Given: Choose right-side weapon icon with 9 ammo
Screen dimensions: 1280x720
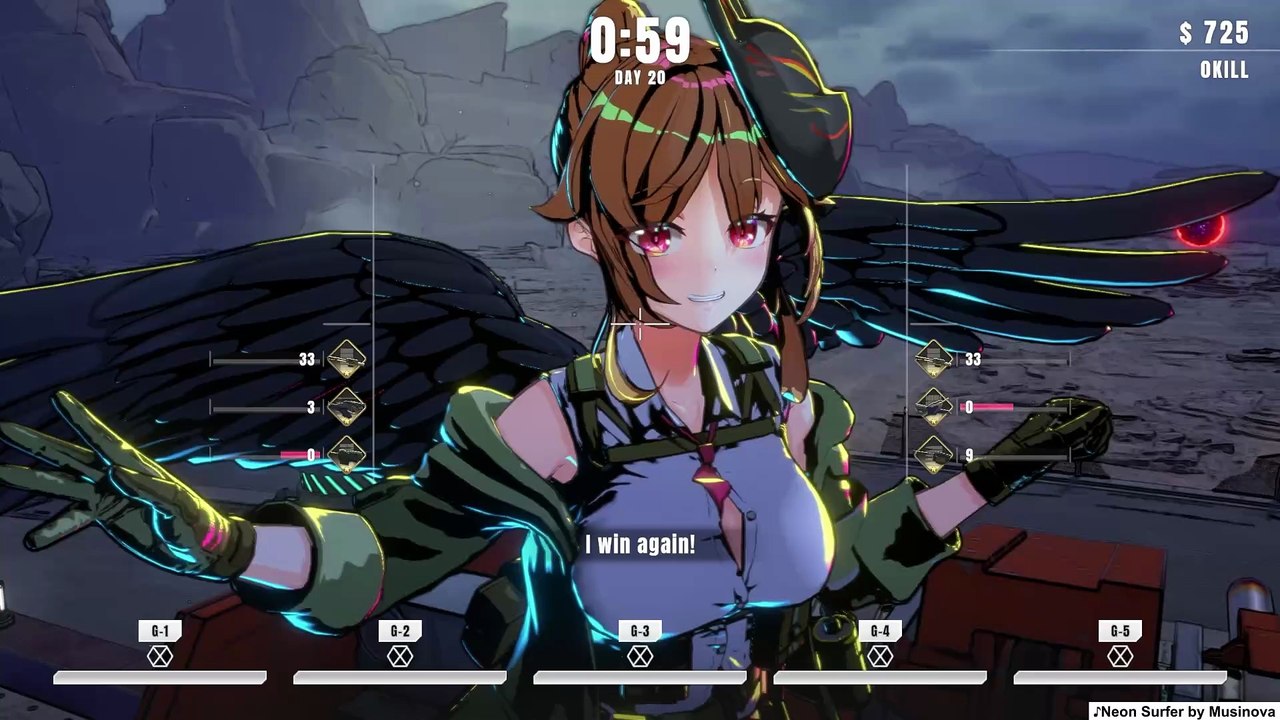Looking at the screenshot, I should pyautogui.click(x=933, y=455).
